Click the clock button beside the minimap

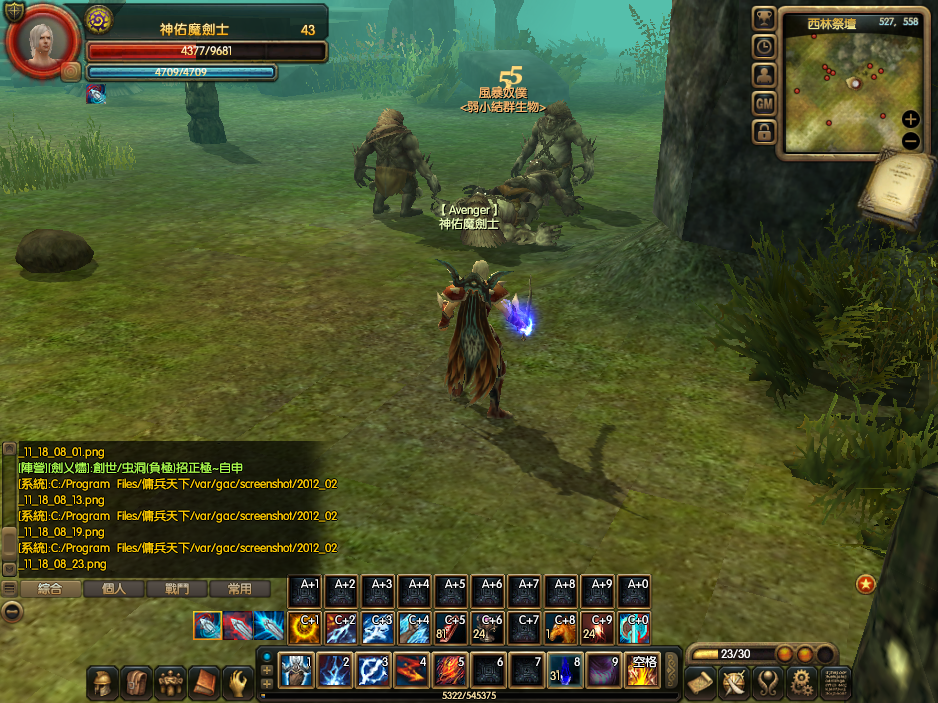pyautogui.click(x=765, y=46)
